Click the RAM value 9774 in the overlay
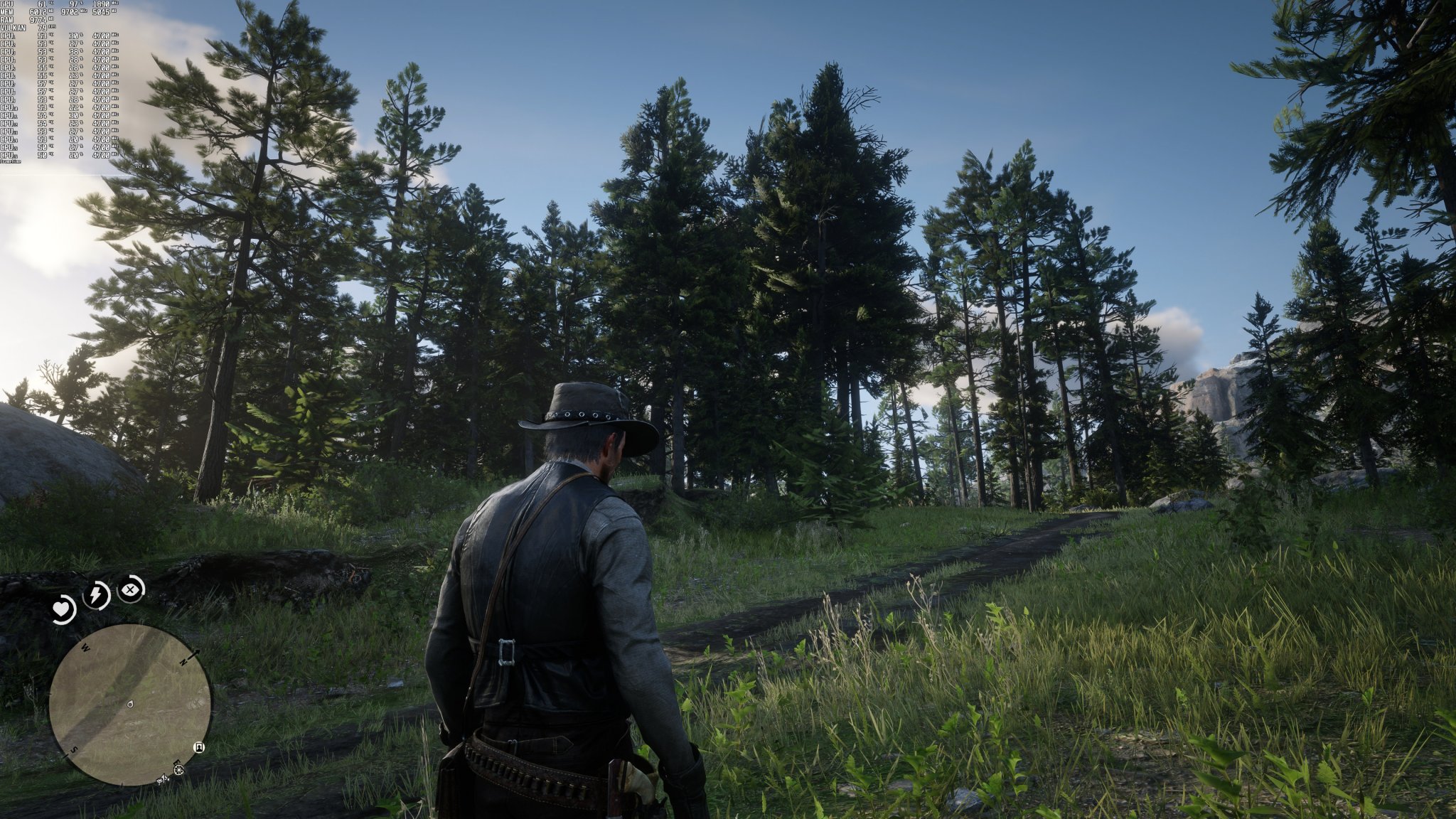The height and width of the screenshot is (819, 1456). pos(38,20)
